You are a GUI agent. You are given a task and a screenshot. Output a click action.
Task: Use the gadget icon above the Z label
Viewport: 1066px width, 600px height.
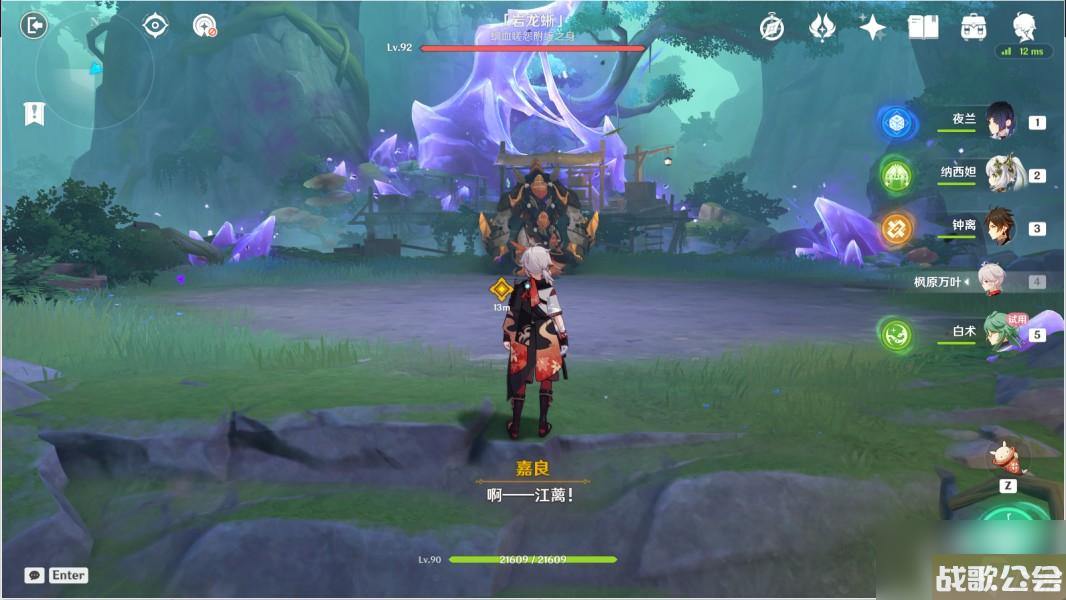pos(1008,457)
